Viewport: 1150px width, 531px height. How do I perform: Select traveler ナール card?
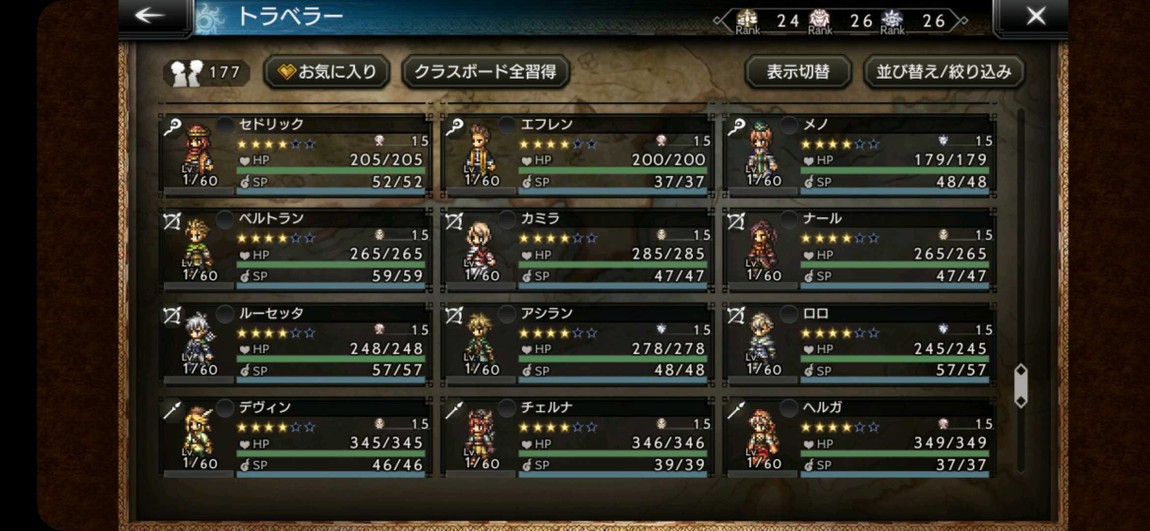coord(860,247)
